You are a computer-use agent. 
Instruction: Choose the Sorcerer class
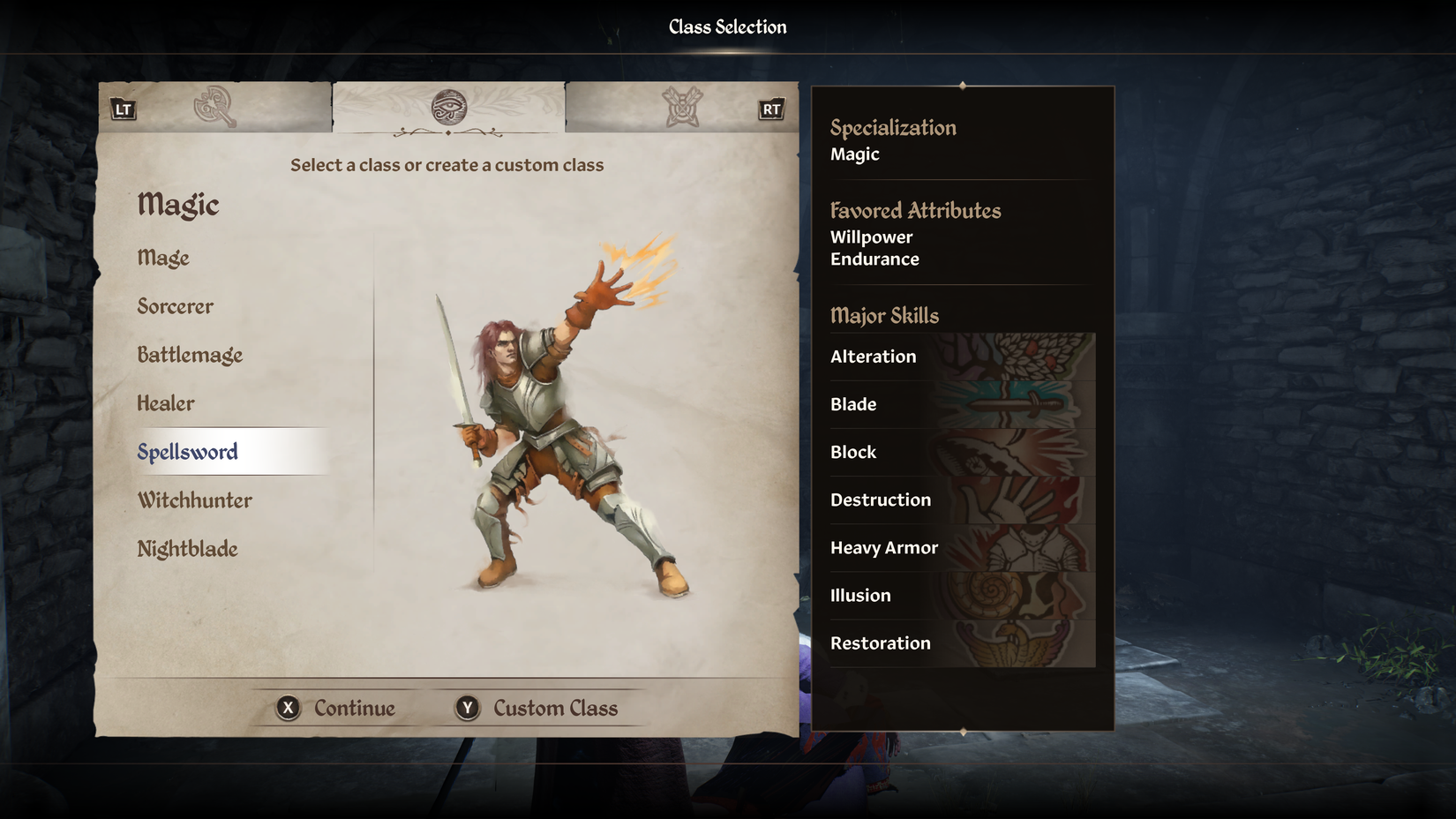click(176, 306)
